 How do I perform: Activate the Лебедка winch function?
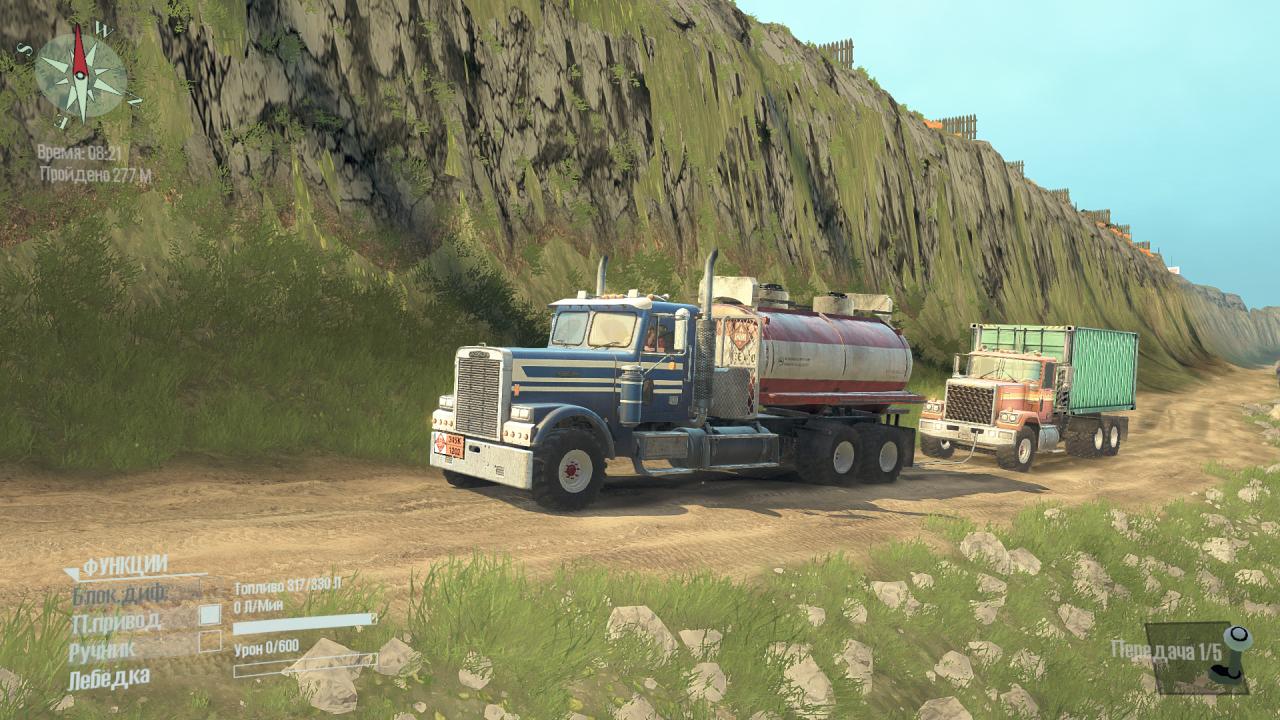coord(109,678)
